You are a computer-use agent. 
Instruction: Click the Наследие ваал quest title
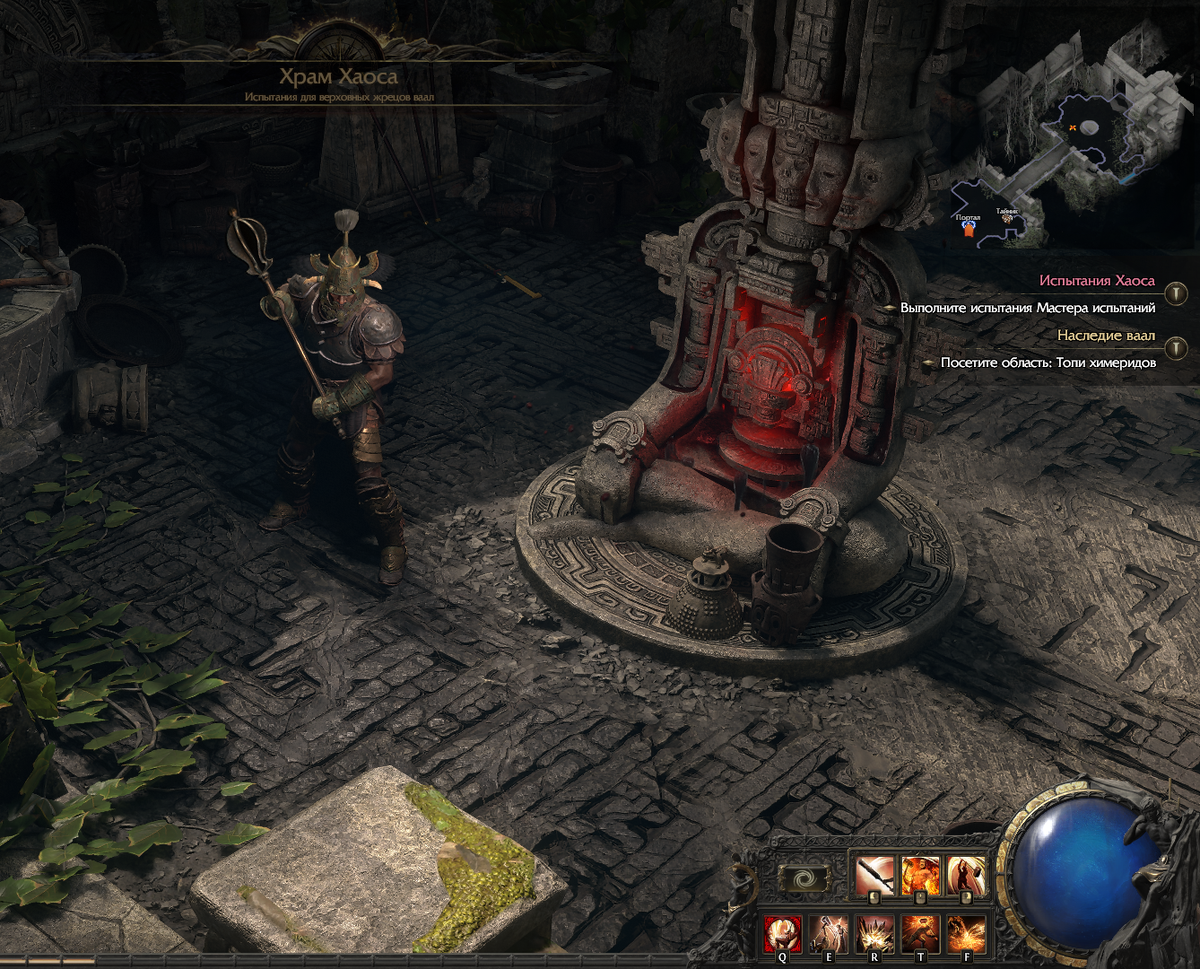coord(1106,335)
